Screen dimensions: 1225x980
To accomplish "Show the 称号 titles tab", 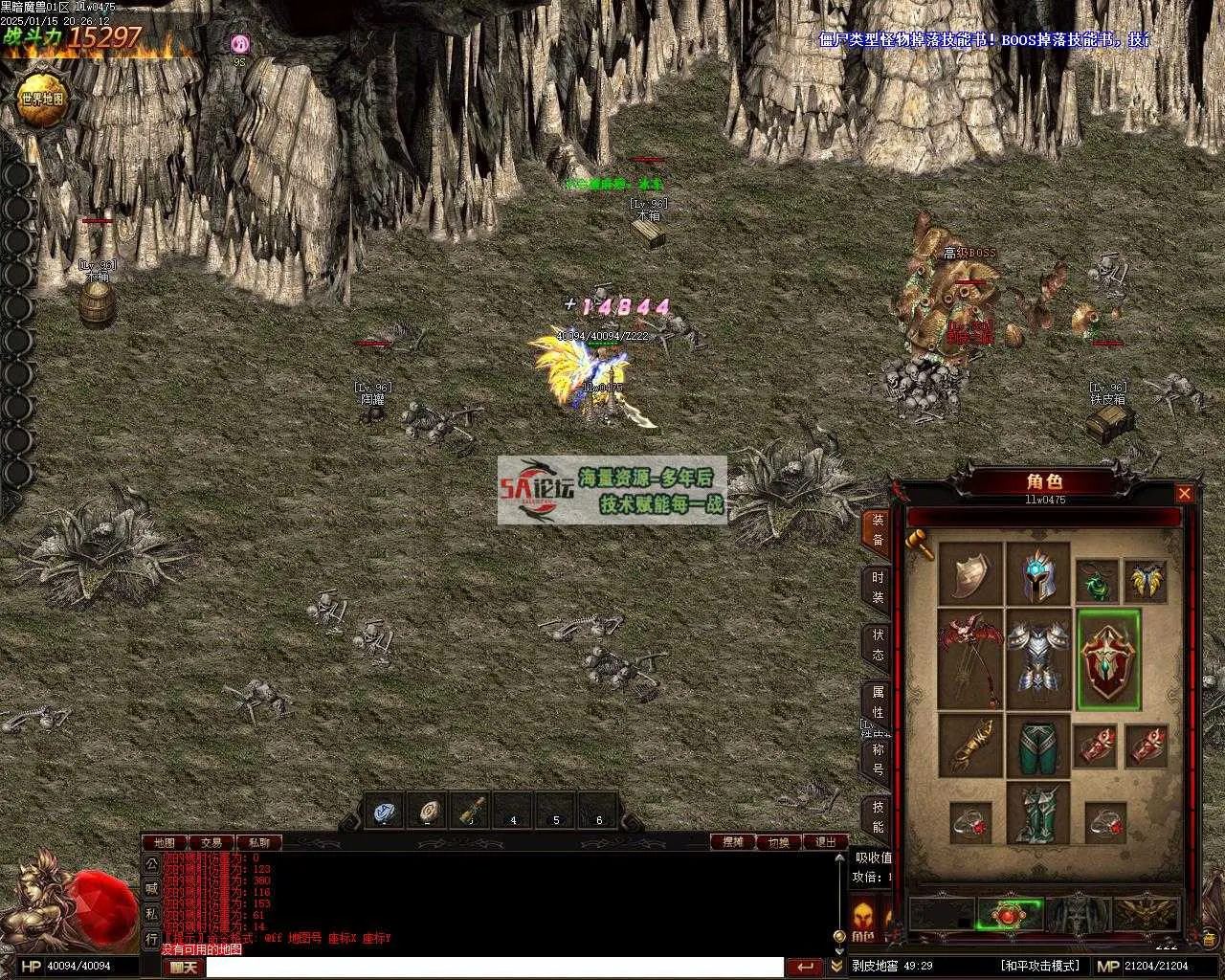I will coord(877,759).
